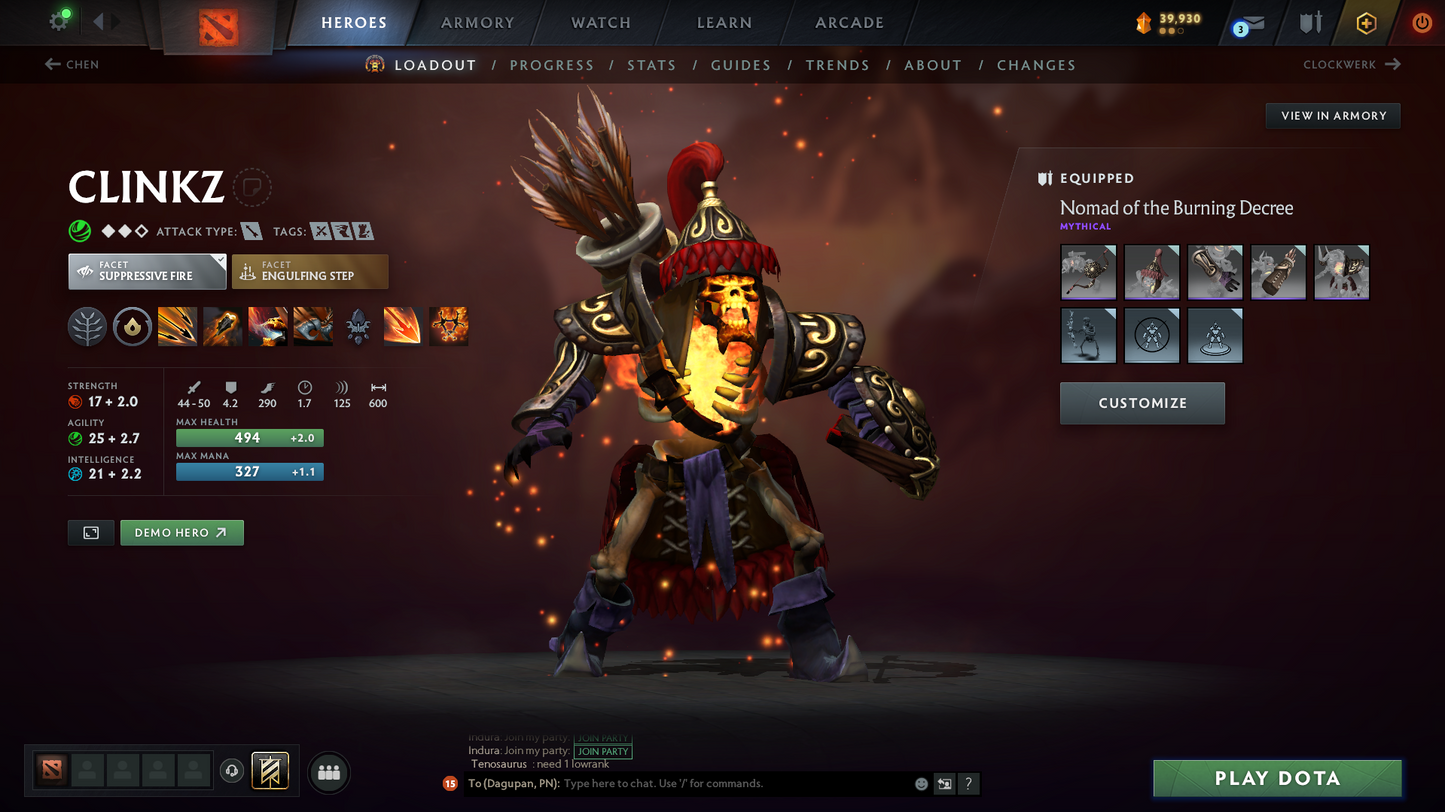
Task: Go to the Learn section
Action: (x=724, y=23)
